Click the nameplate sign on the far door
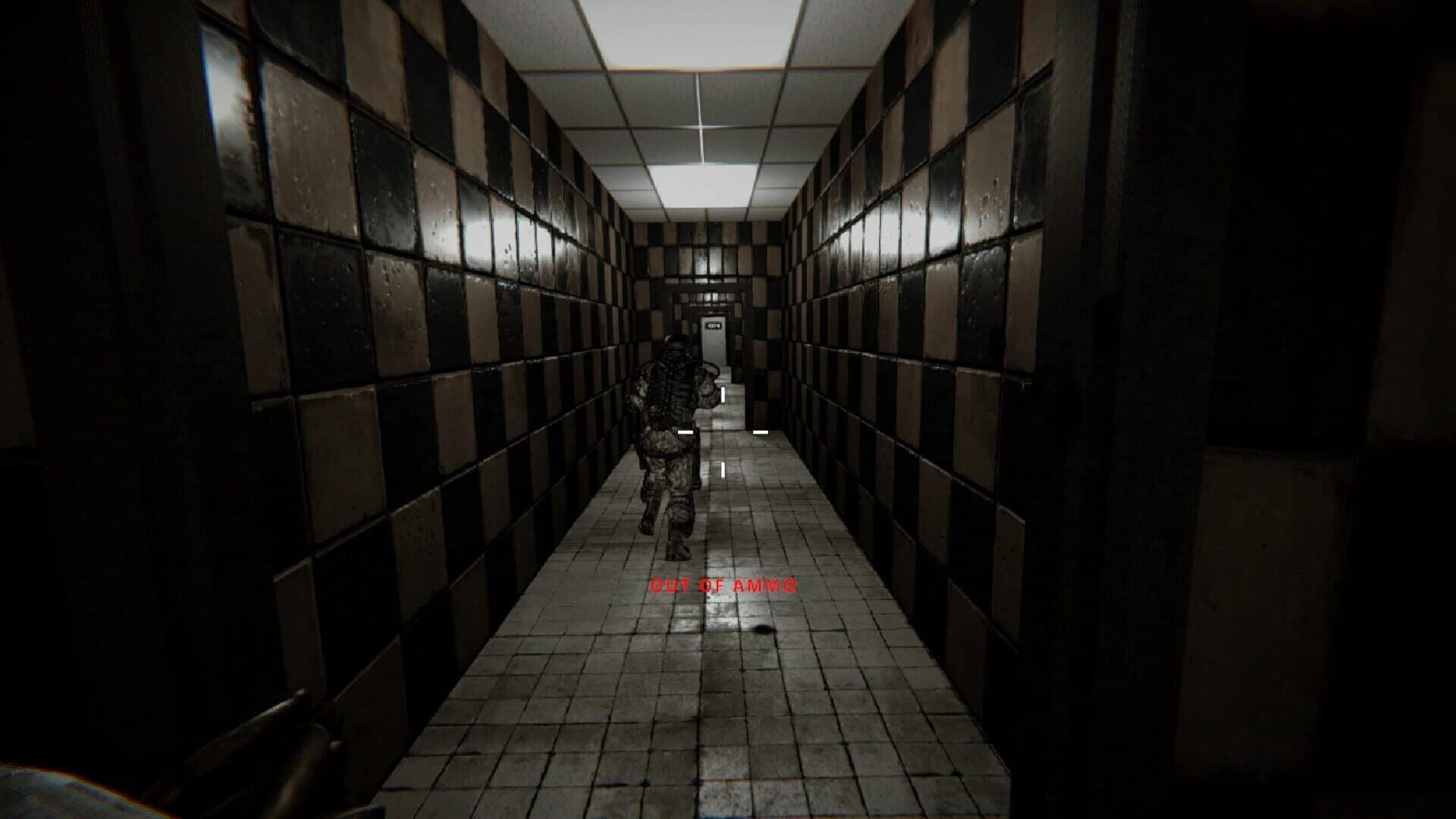This screenshot has height=819, width=1456. (x=714, y=325)
